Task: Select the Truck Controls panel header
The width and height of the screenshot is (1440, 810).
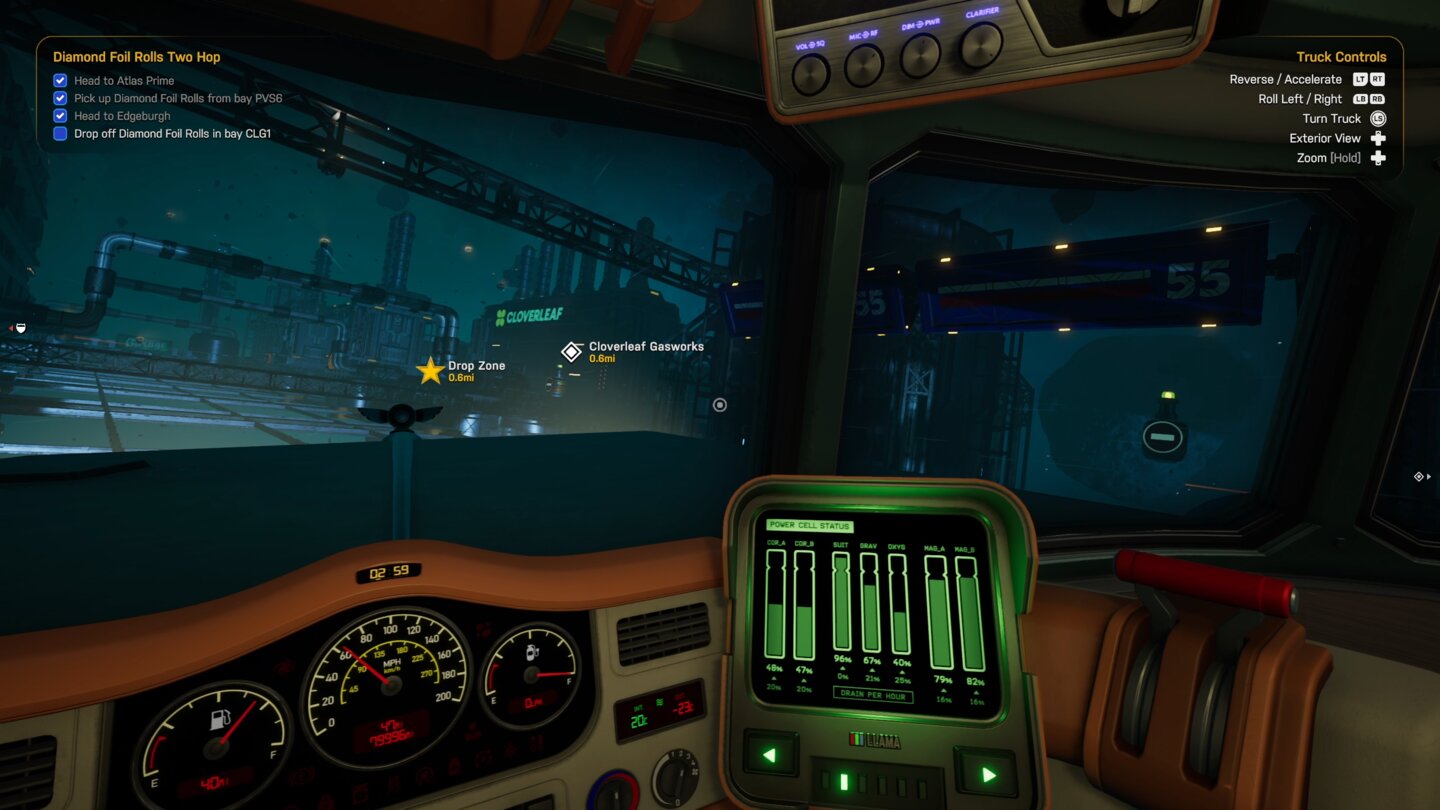Action: [x=1341, y=56]
